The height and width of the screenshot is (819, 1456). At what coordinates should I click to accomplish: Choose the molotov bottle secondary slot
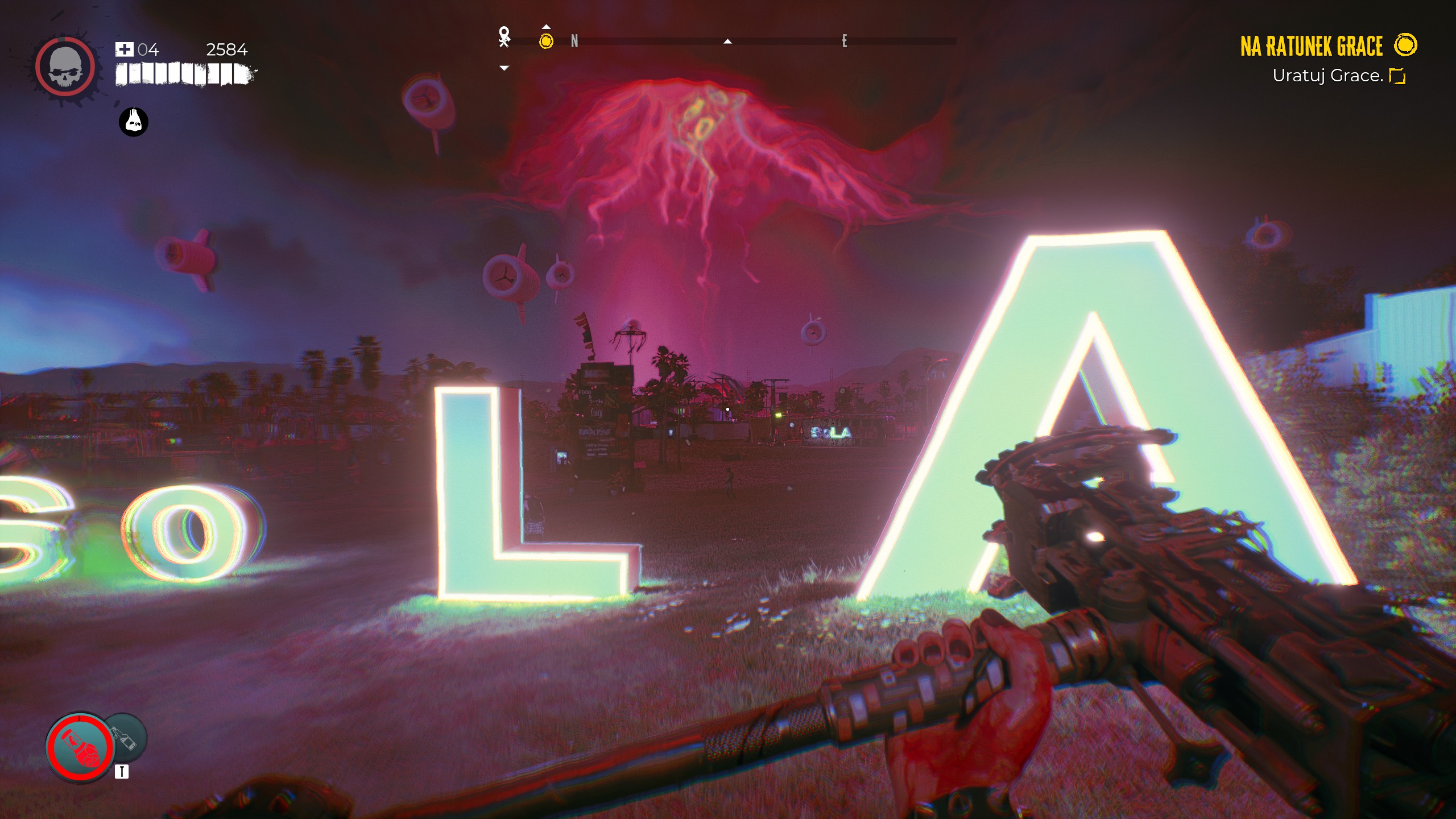coord(128,738)
